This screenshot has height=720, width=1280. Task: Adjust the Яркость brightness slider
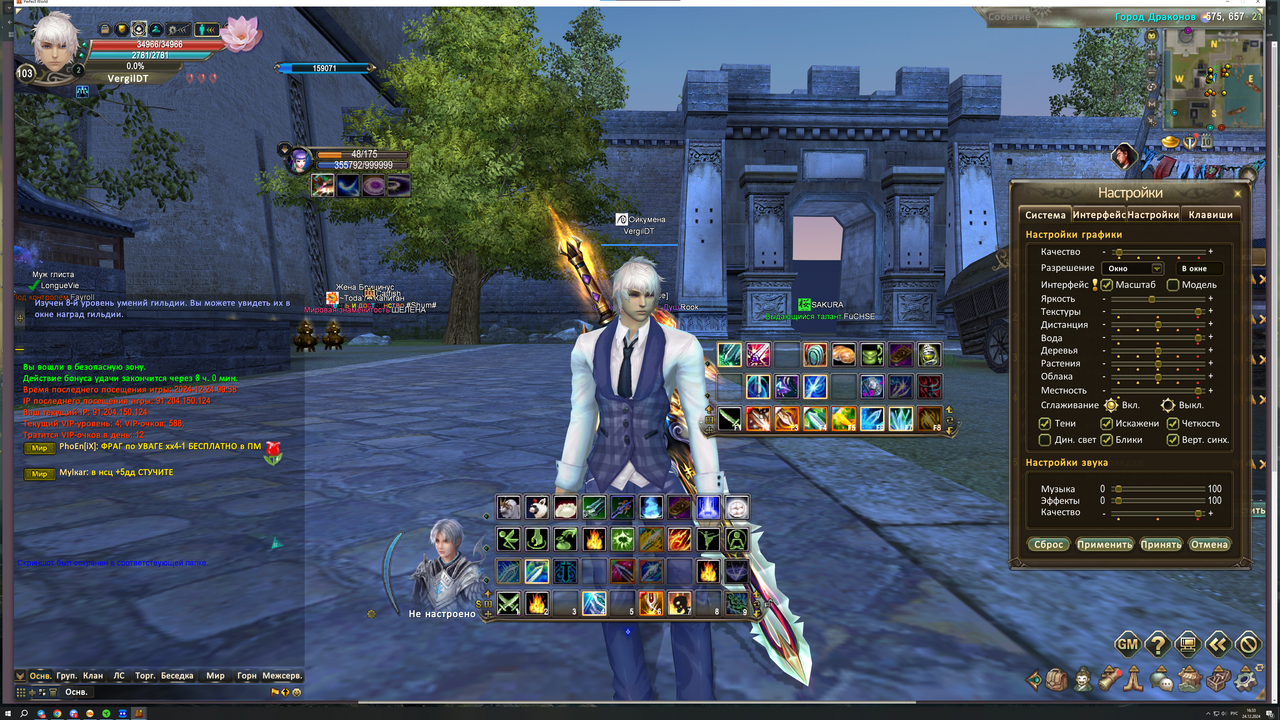click(x=1152, y=299)
